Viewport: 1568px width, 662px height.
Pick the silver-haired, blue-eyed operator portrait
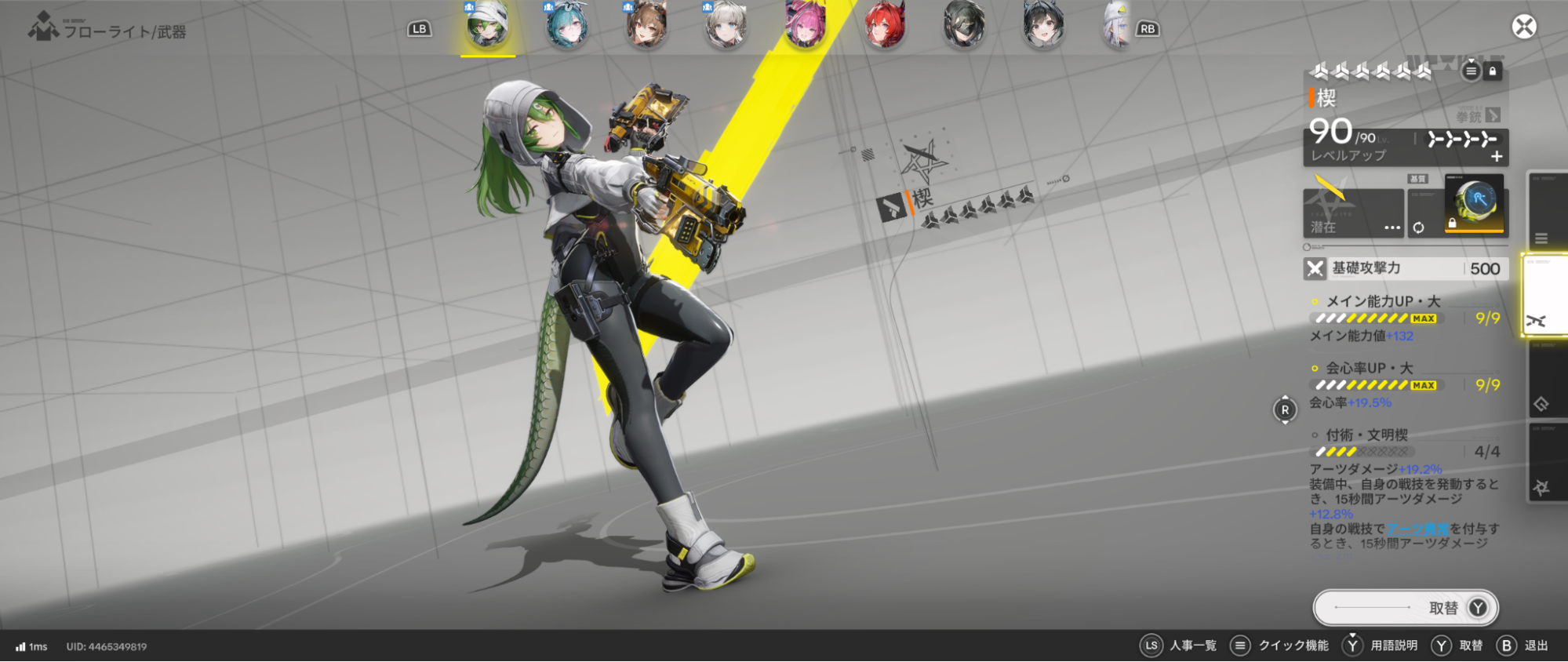[726, 27]
